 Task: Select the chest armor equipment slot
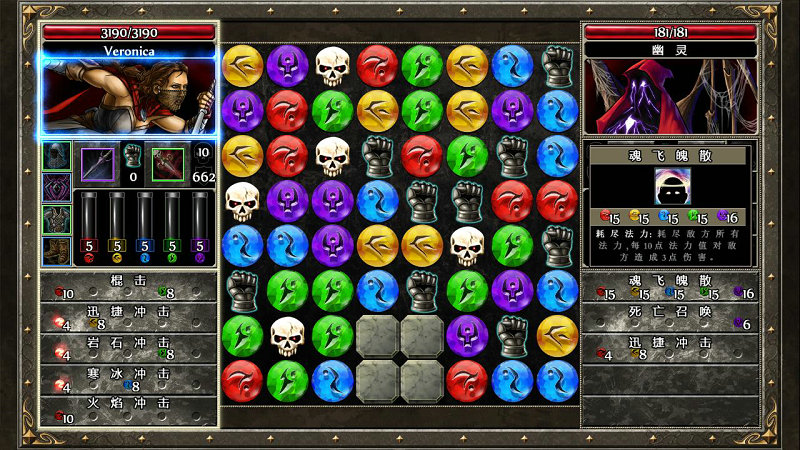[56, 218]
